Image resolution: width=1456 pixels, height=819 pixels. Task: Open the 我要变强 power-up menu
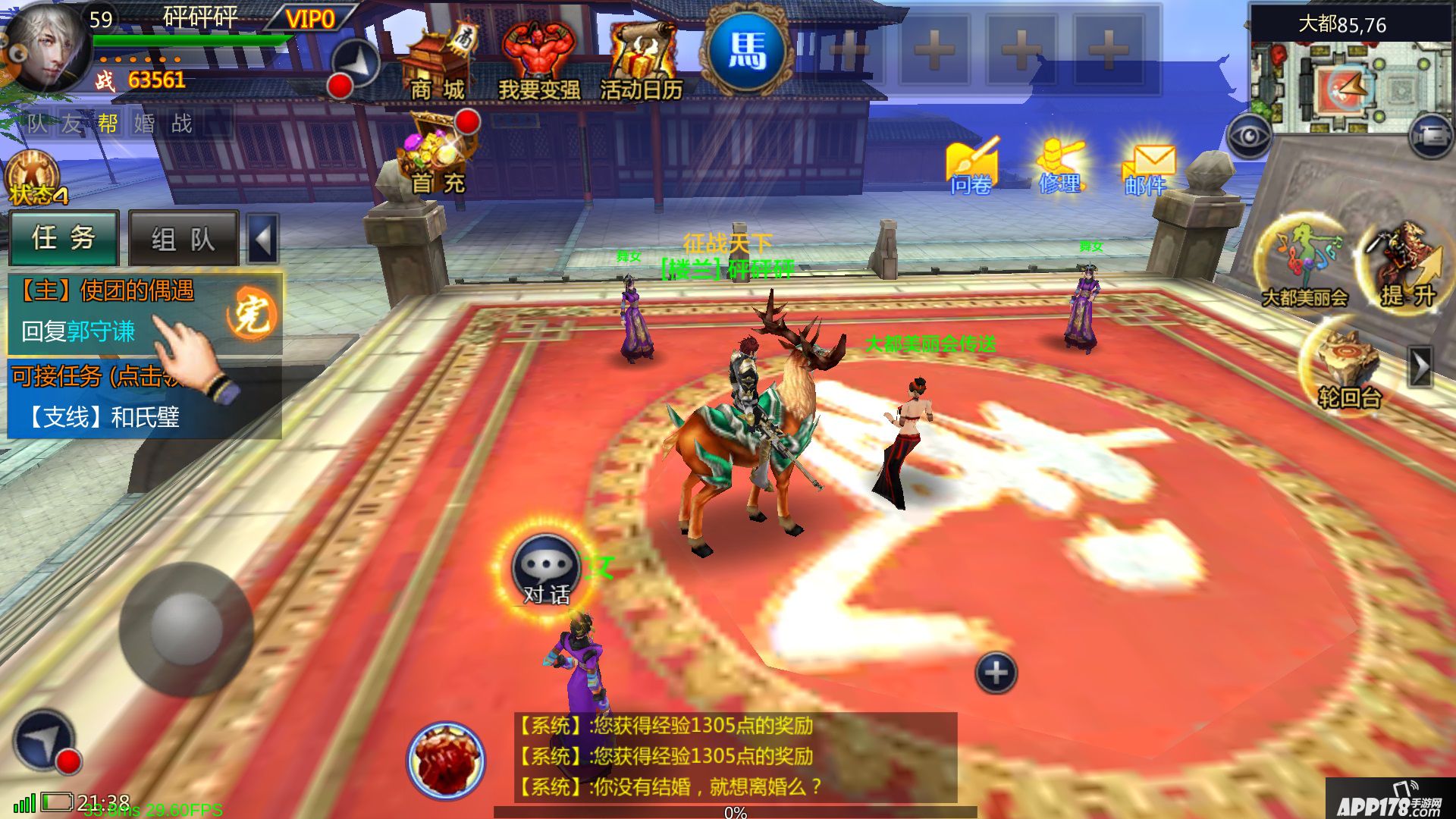538,62
